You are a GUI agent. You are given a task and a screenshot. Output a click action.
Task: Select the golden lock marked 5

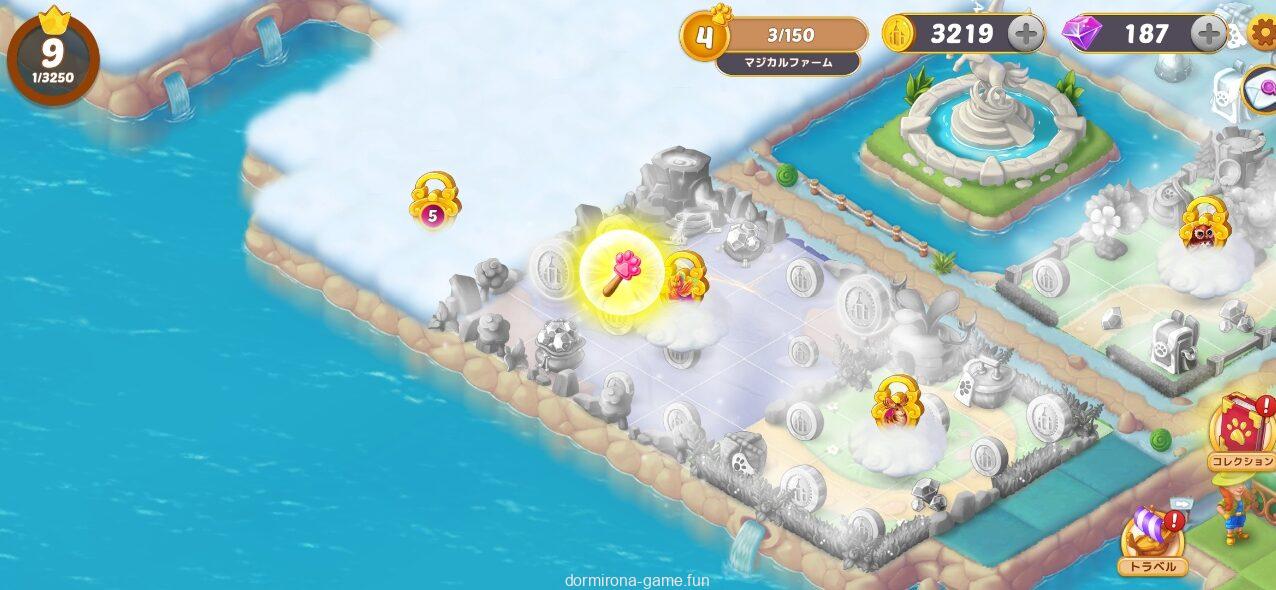pos(434,201)
